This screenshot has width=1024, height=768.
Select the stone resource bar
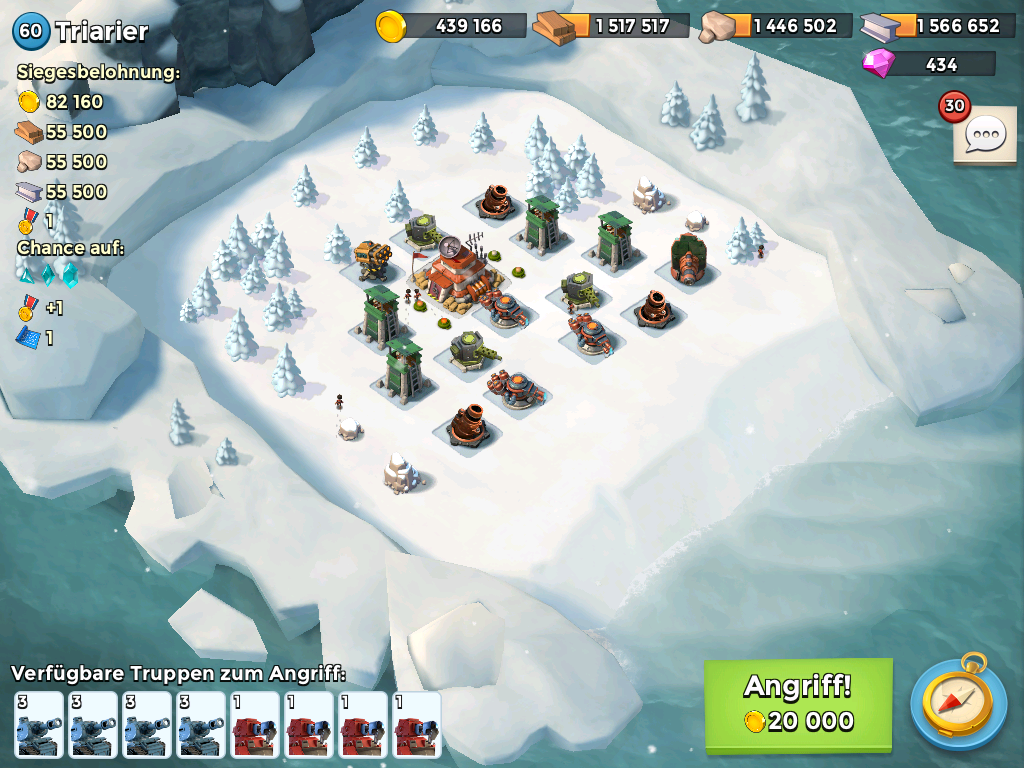coord(776,26)
